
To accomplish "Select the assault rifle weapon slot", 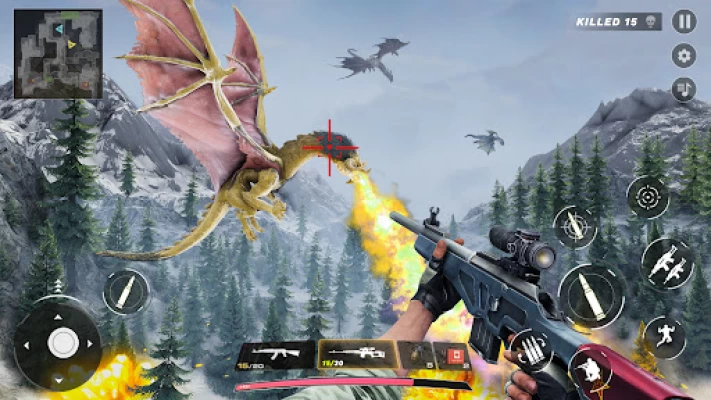I will coord(274,355).
